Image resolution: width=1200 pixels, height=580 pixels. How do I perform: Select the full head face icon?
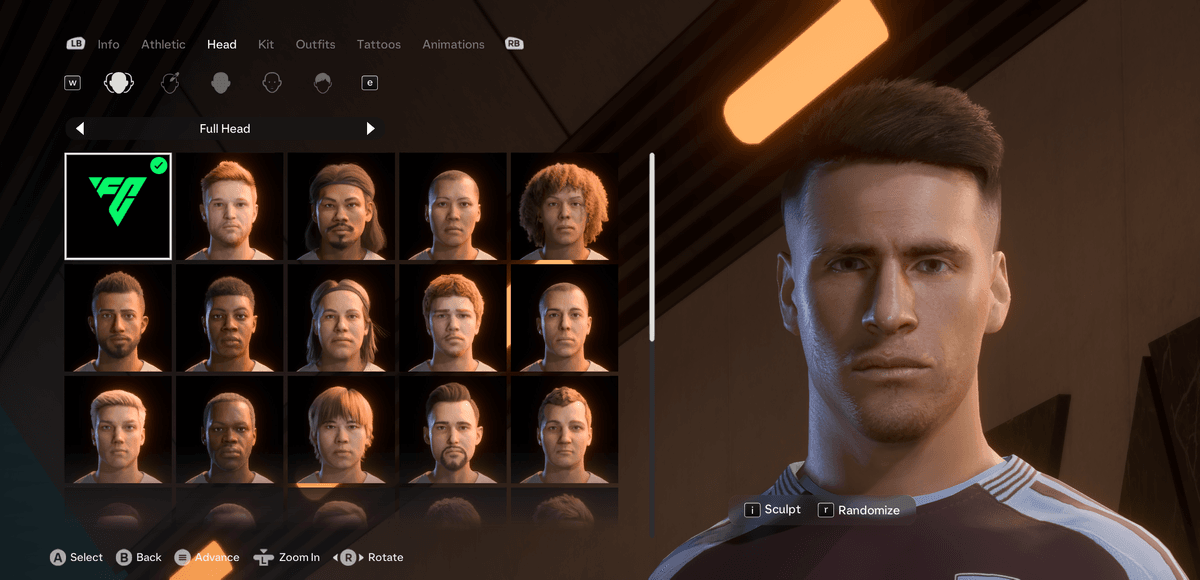point(119,83)
